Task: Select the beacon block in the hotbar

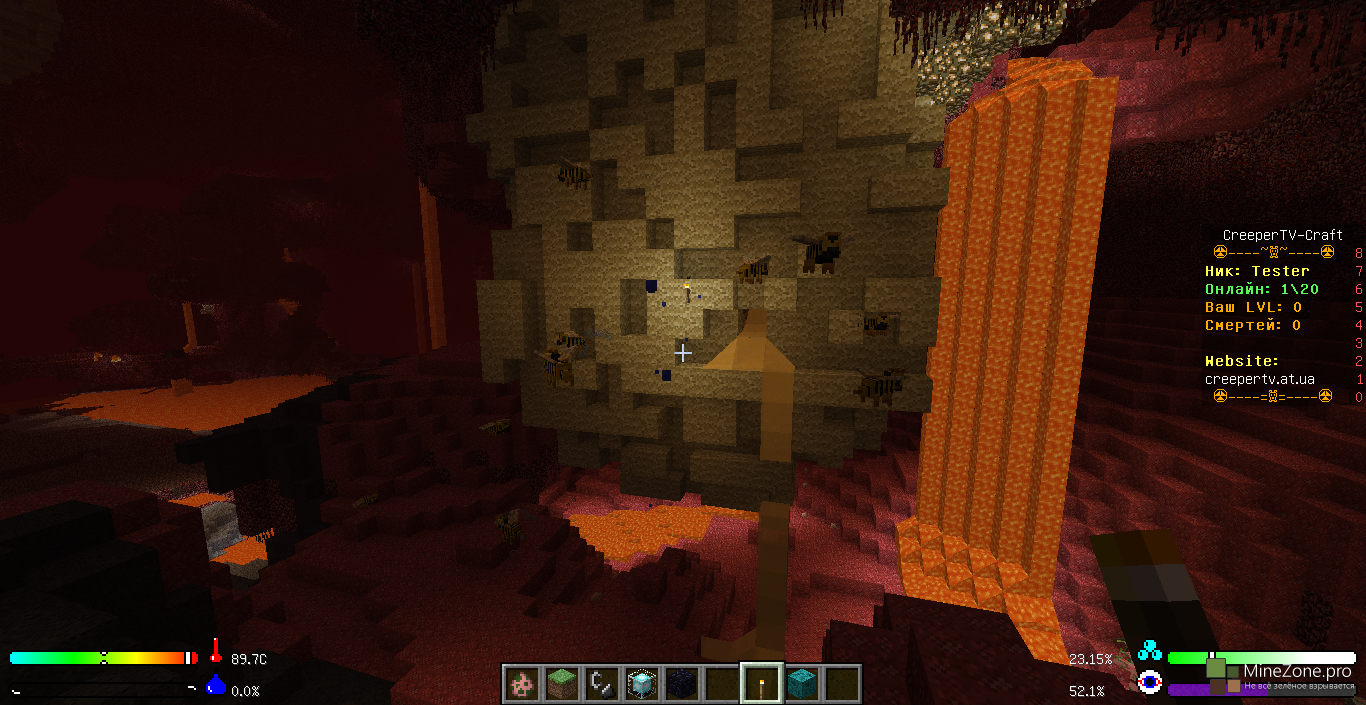Action: [641, 684]
